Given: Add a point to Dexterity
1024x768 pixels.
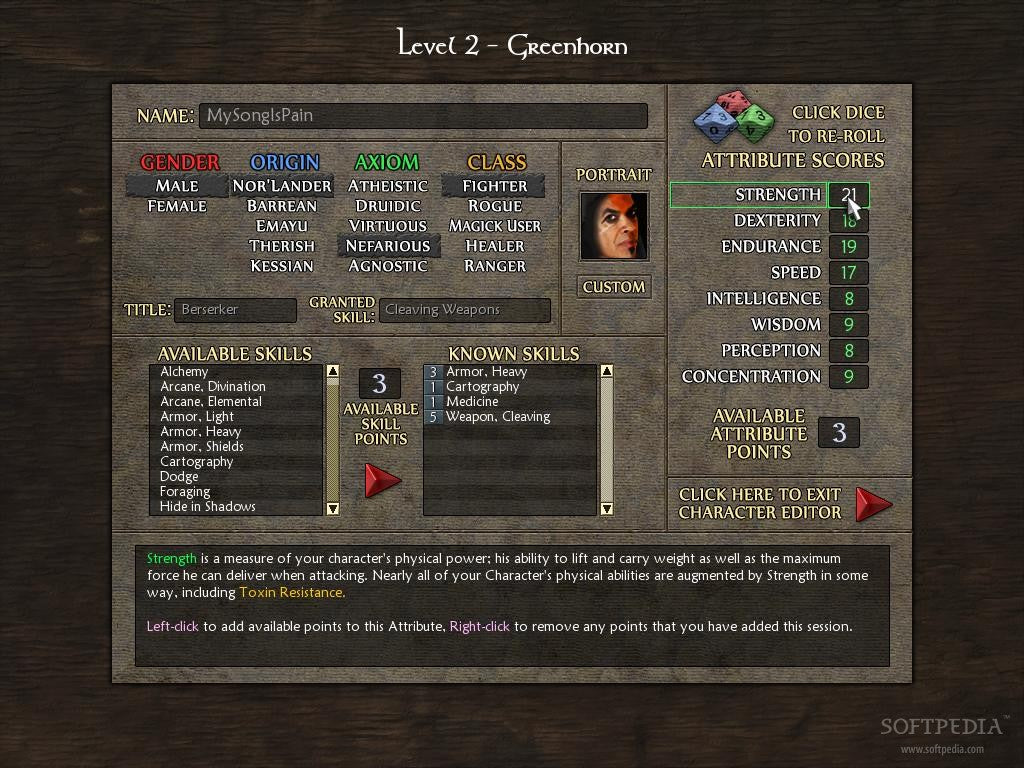Looking at the screenshot, I should coord(848,221).
